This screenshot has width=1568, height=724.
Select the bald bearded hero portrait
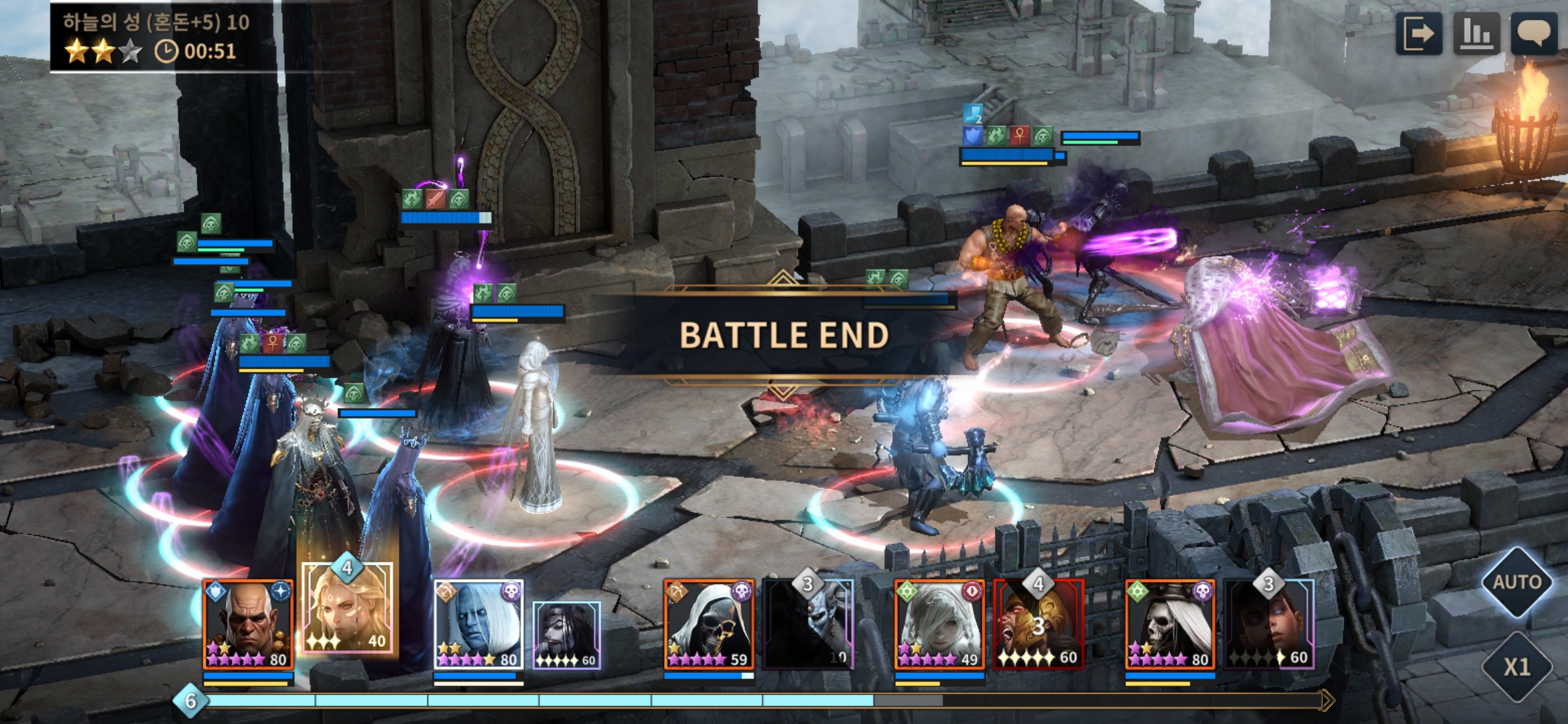click(248, 625)
